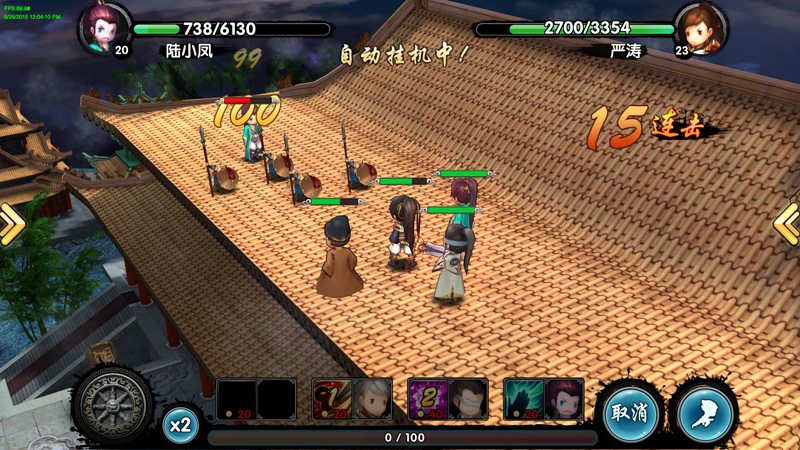Open 严涛 enemy portrait
The image size is (800, 450).
(x=699, y=27)
